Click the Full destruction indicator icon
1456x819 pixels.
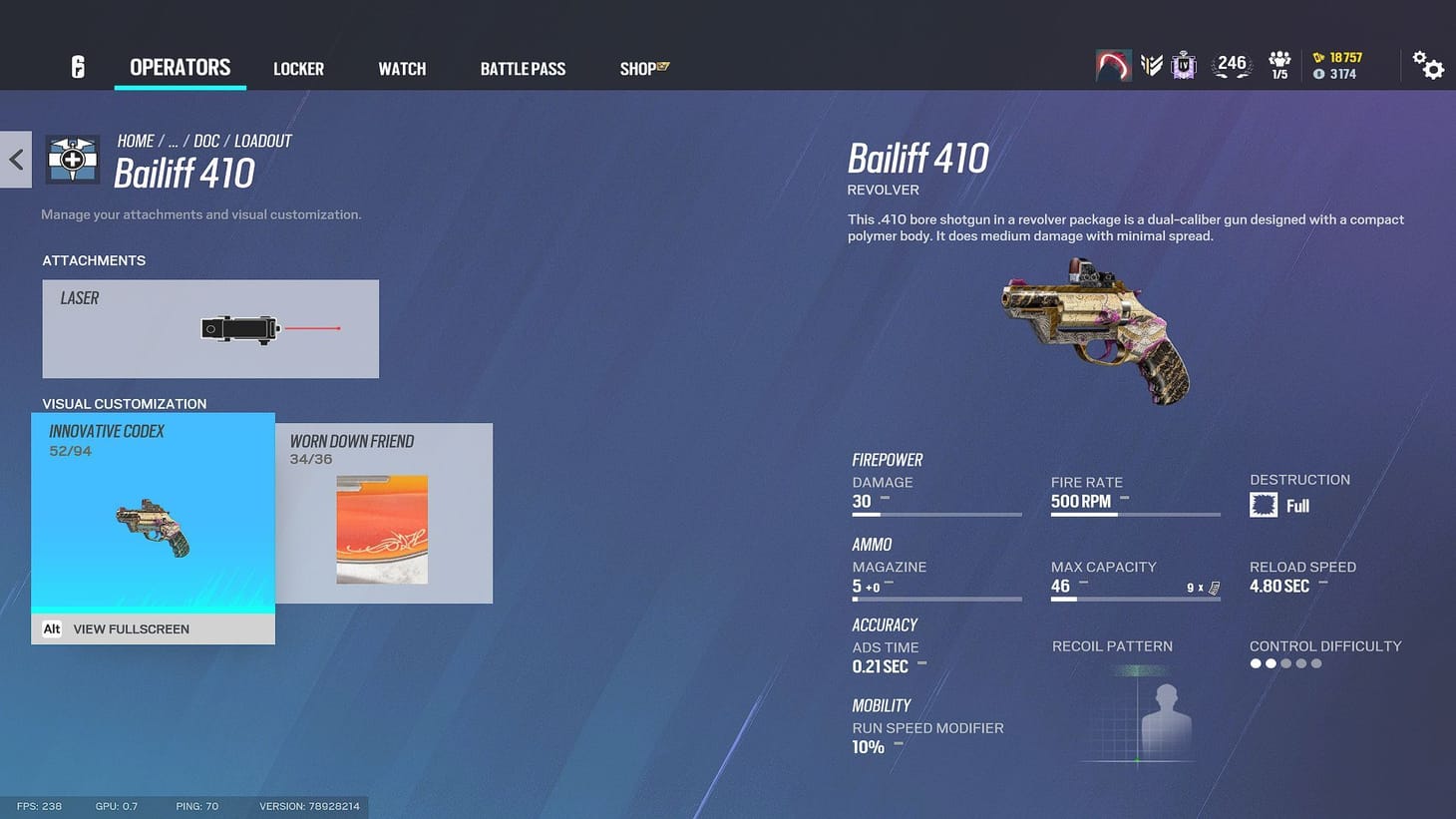click(1265, 505)
